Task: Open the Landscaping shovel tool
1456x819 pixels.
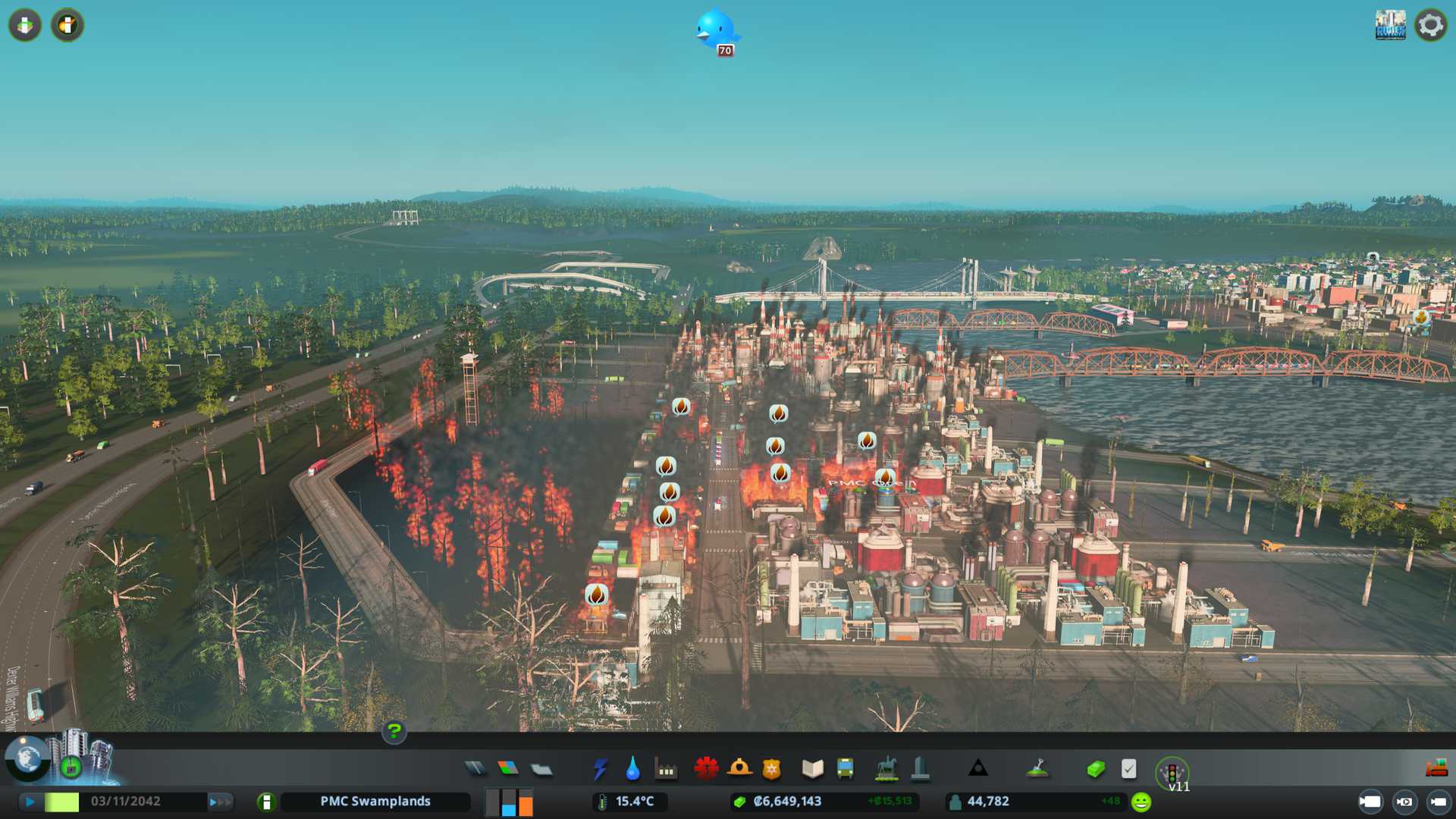Action: pos(1037,769)
